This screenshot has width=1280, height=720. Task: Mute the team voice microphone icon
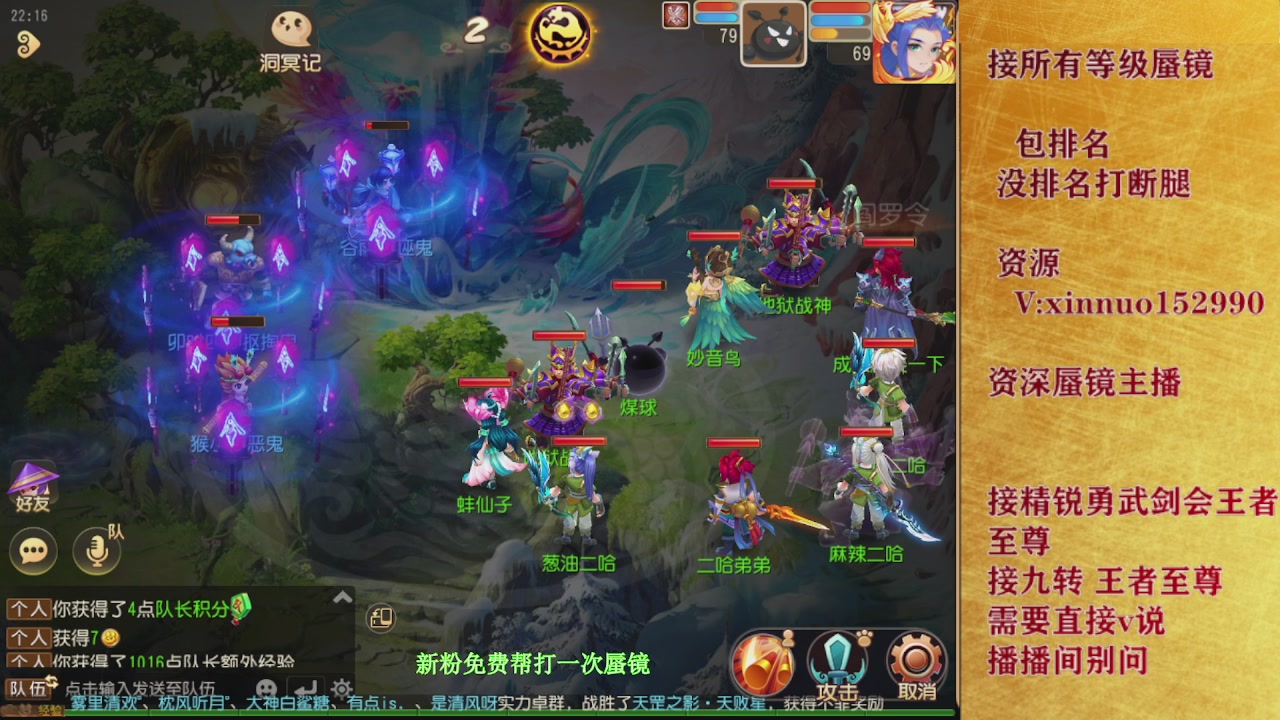tap(95, 550)
